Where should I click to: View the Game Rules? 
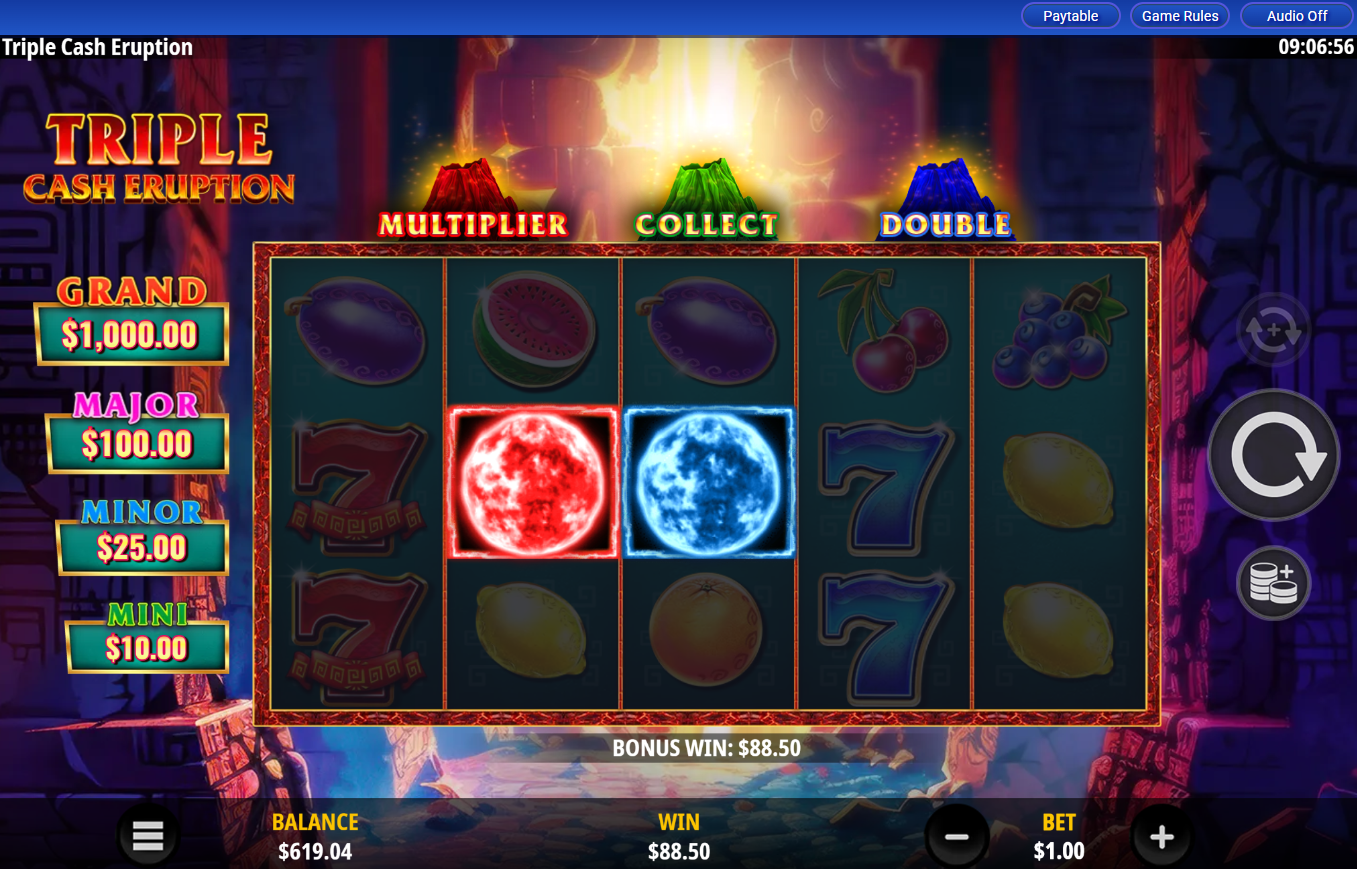(x=1179, y=15)
